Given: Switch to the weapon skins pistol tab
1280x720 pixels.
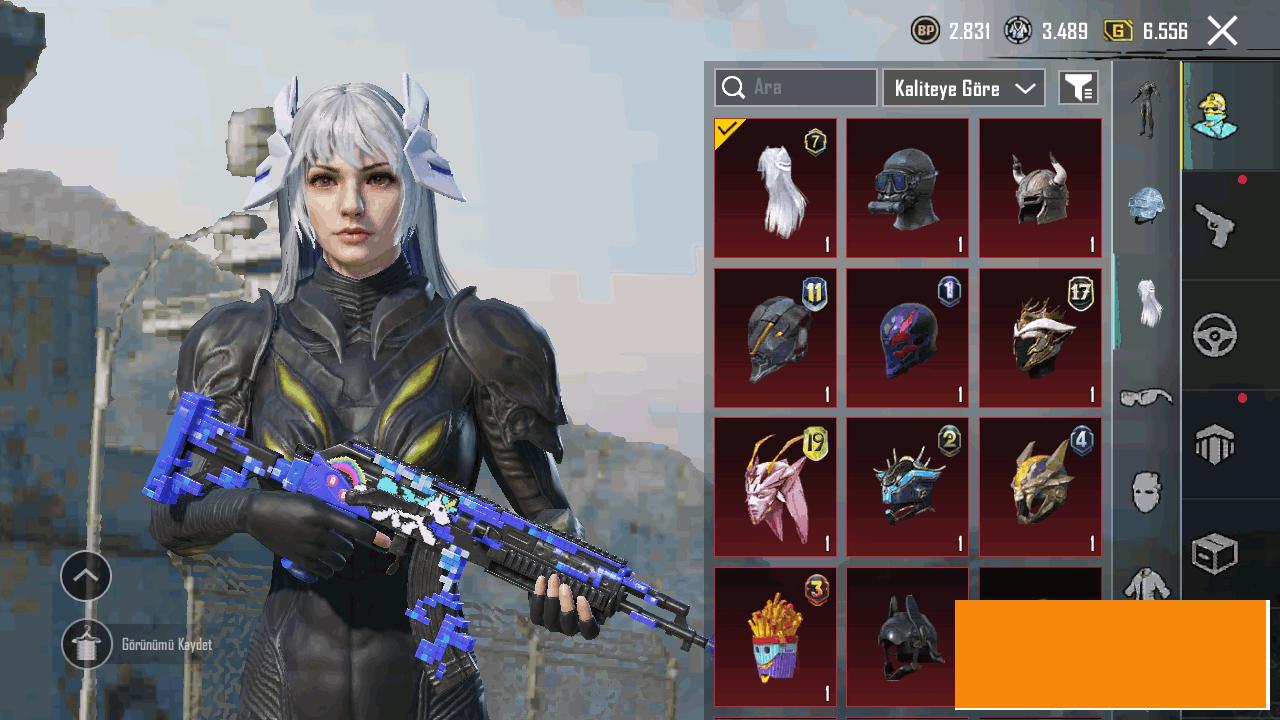Looking at the screenshot, I should click(1216, 226).
